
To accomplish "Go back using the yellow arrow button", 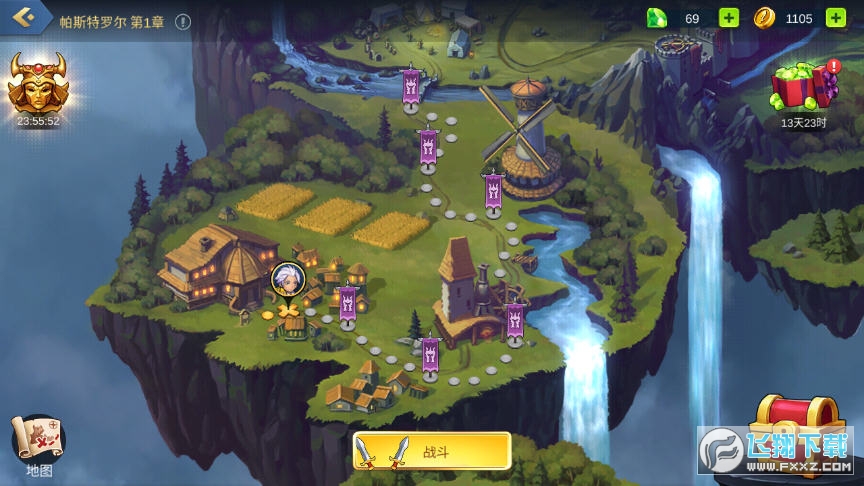I will coord(24,17).
